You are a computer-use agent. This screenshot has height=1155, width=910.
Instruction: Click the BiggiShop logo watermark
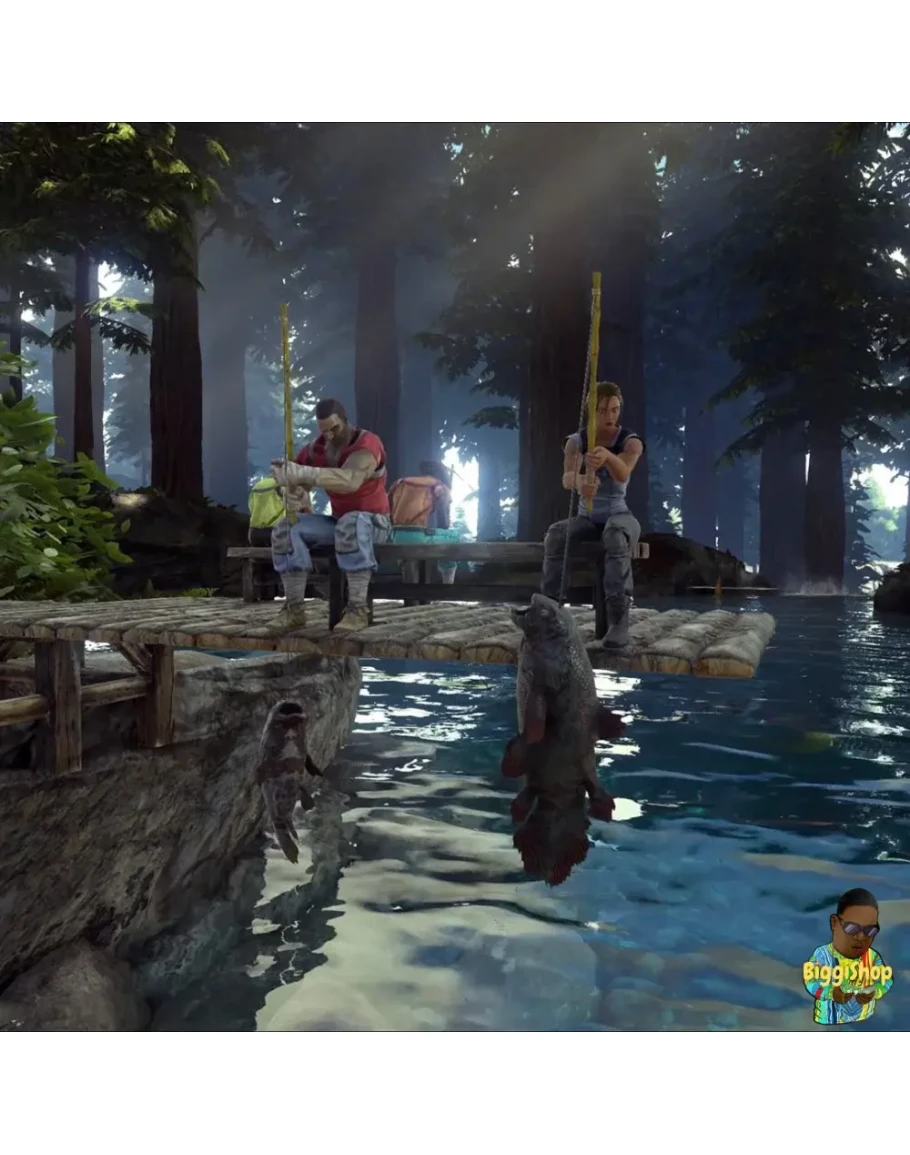tap(847, 960)
